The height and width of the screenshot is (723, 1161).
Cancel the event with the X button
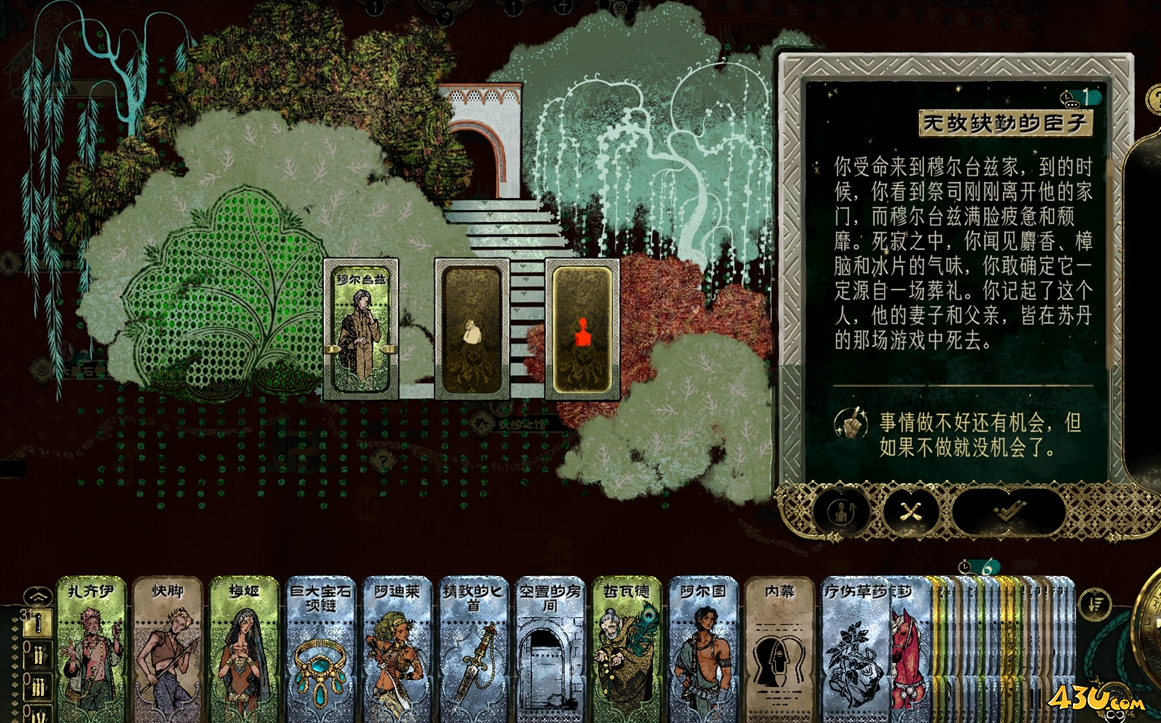(x=911, y=511)
